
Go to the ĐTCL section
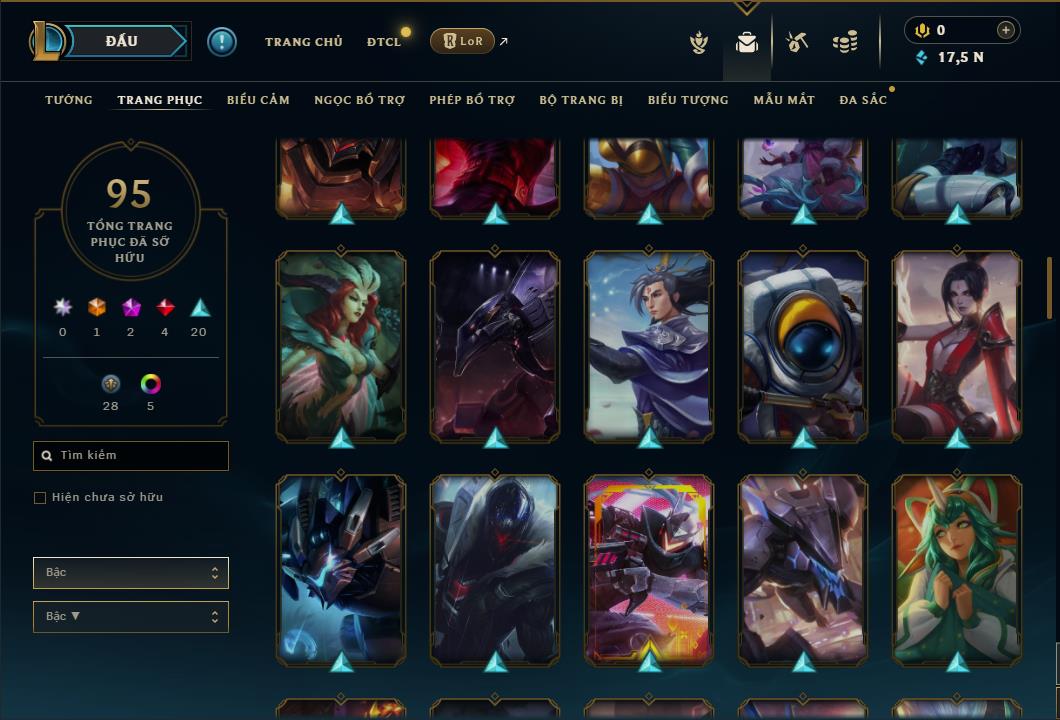click(384, 42)
